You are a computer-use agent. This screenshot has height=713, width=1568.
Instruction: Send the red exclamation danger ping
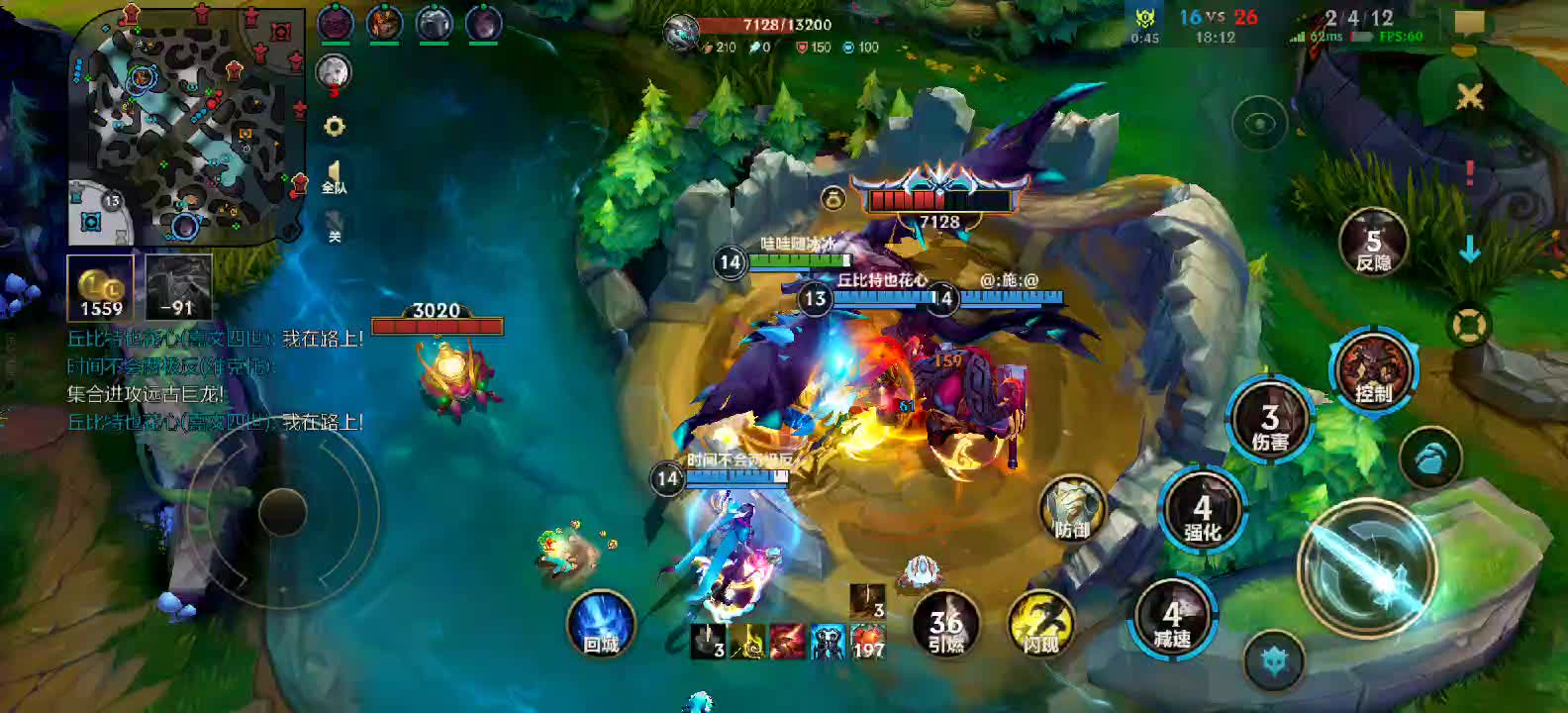[1470, 173]
